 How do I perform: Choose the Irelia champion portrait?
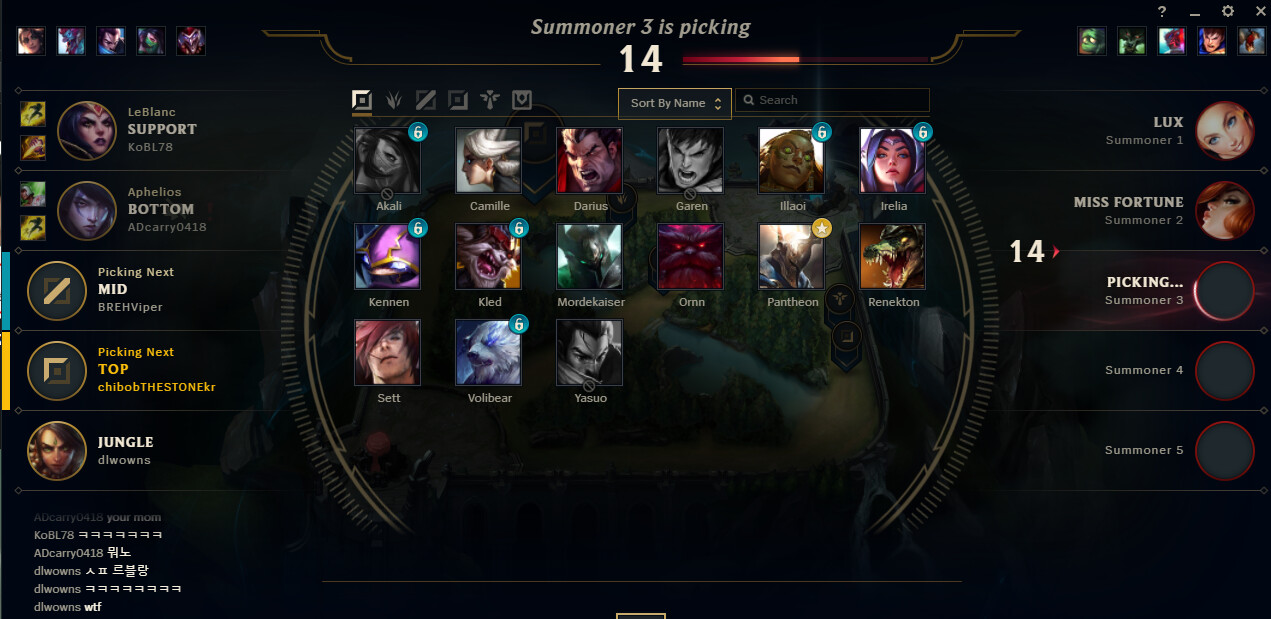892,160
